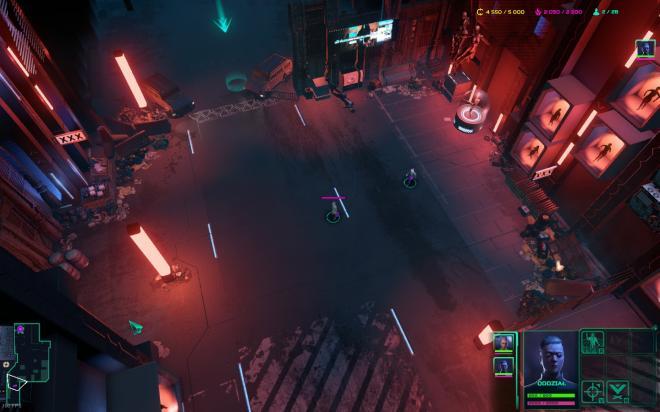Select the unit with the magenta health bar
This screenshot has width=660, height=412.
click(333, 213)
